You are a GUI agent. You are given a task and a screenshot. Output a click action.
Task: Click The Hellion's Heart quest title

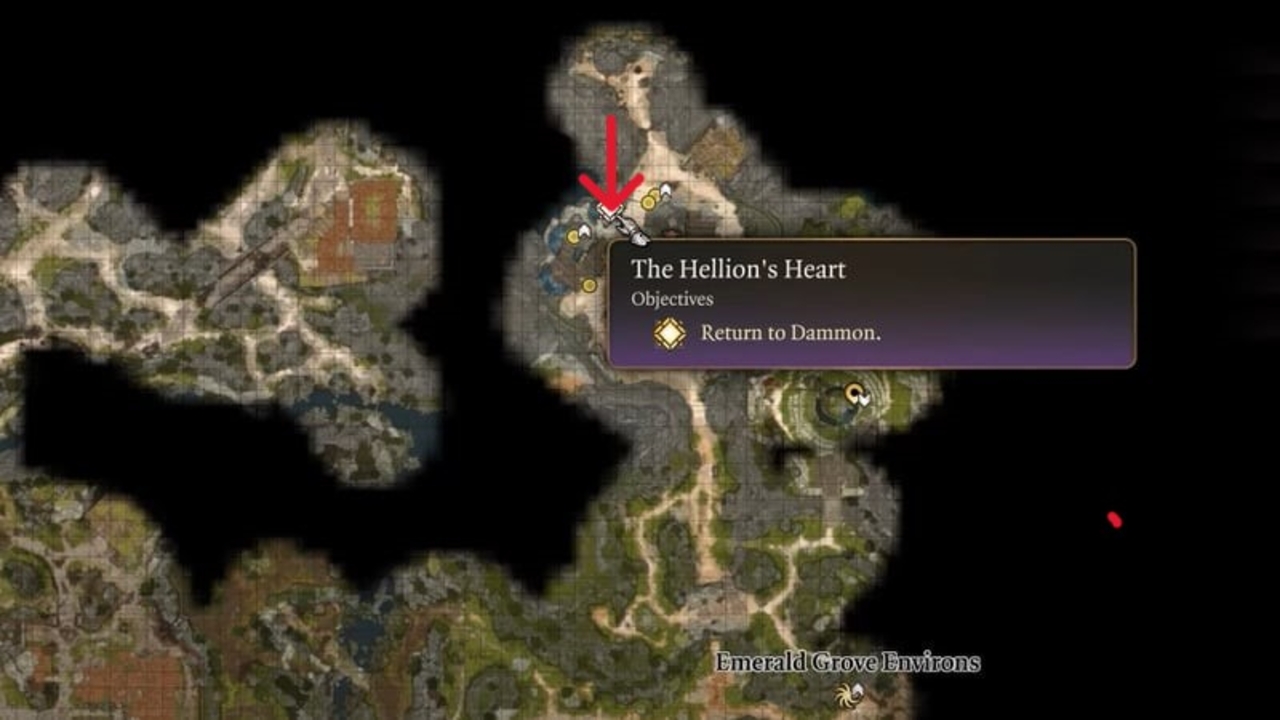737,268
